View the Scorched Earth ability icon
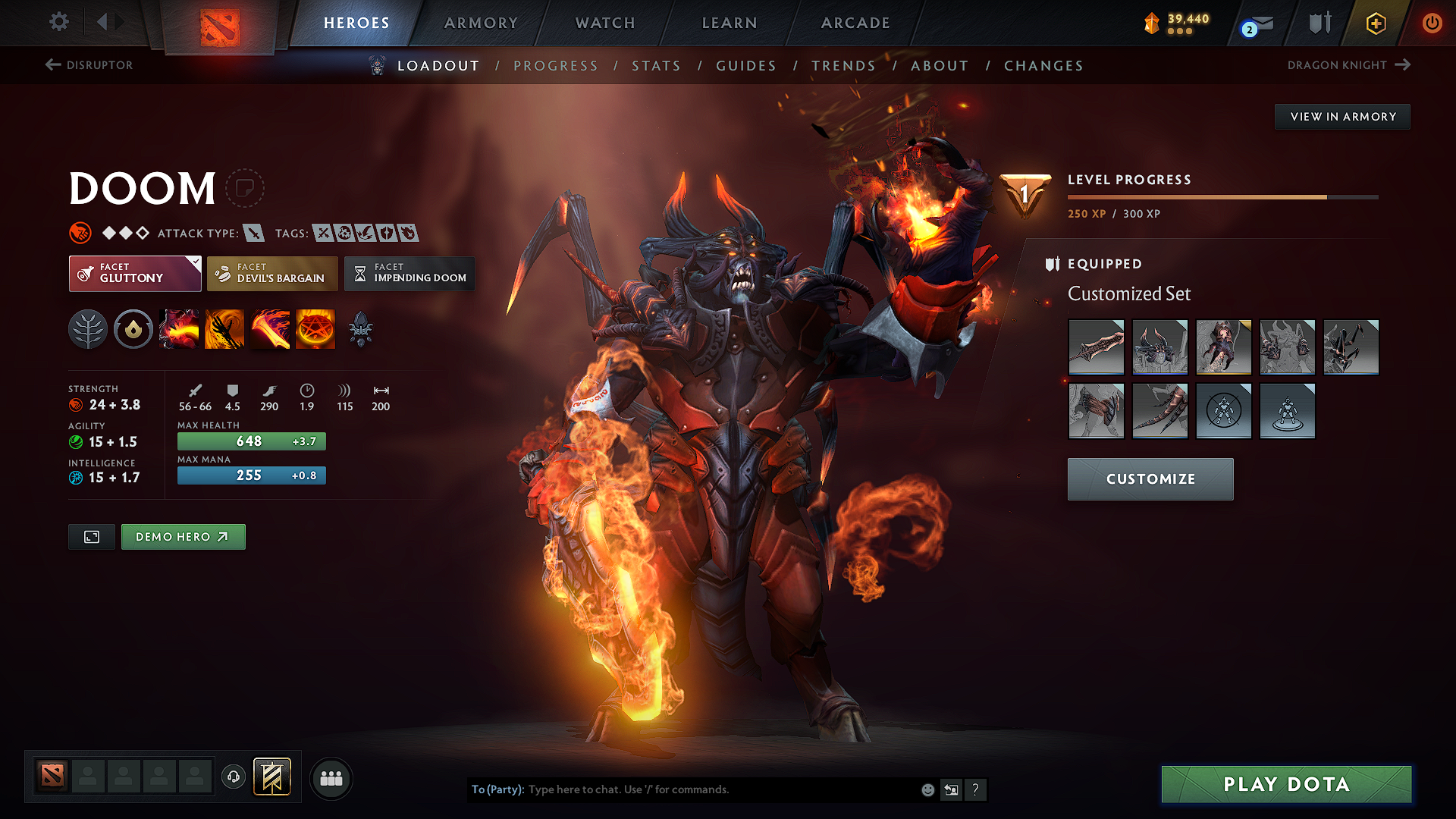1456x819 pixels. (x=224, y=328)
